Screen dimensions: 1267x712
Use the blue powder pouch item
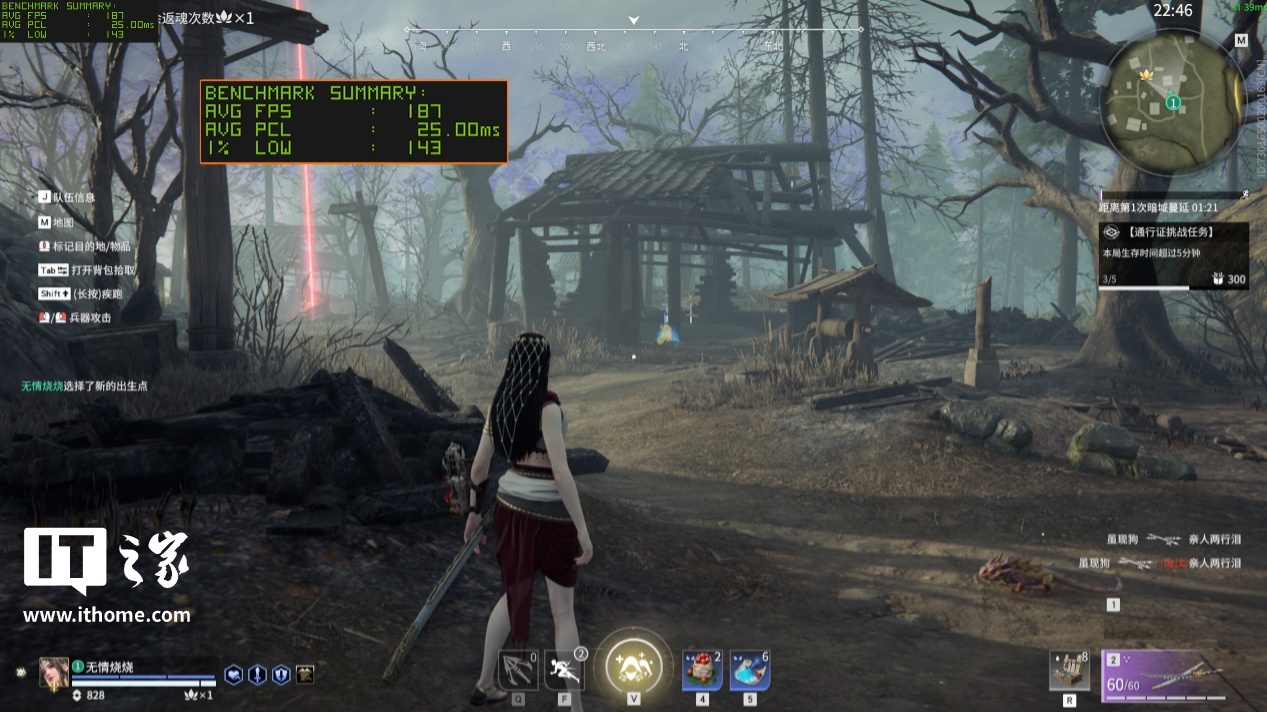tap(750, 669)
